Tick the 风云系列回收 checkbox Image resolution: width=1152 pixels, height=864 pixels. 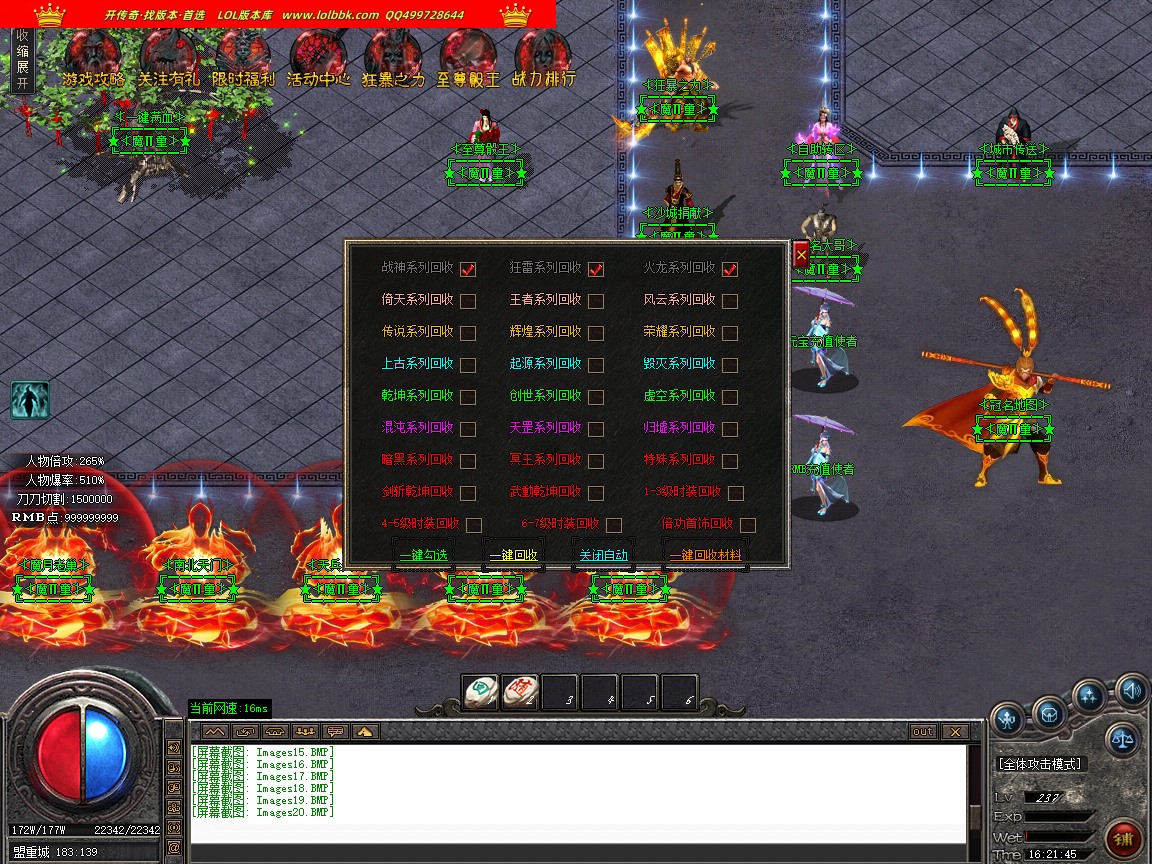pyautogui.click(x=730, y=301)
